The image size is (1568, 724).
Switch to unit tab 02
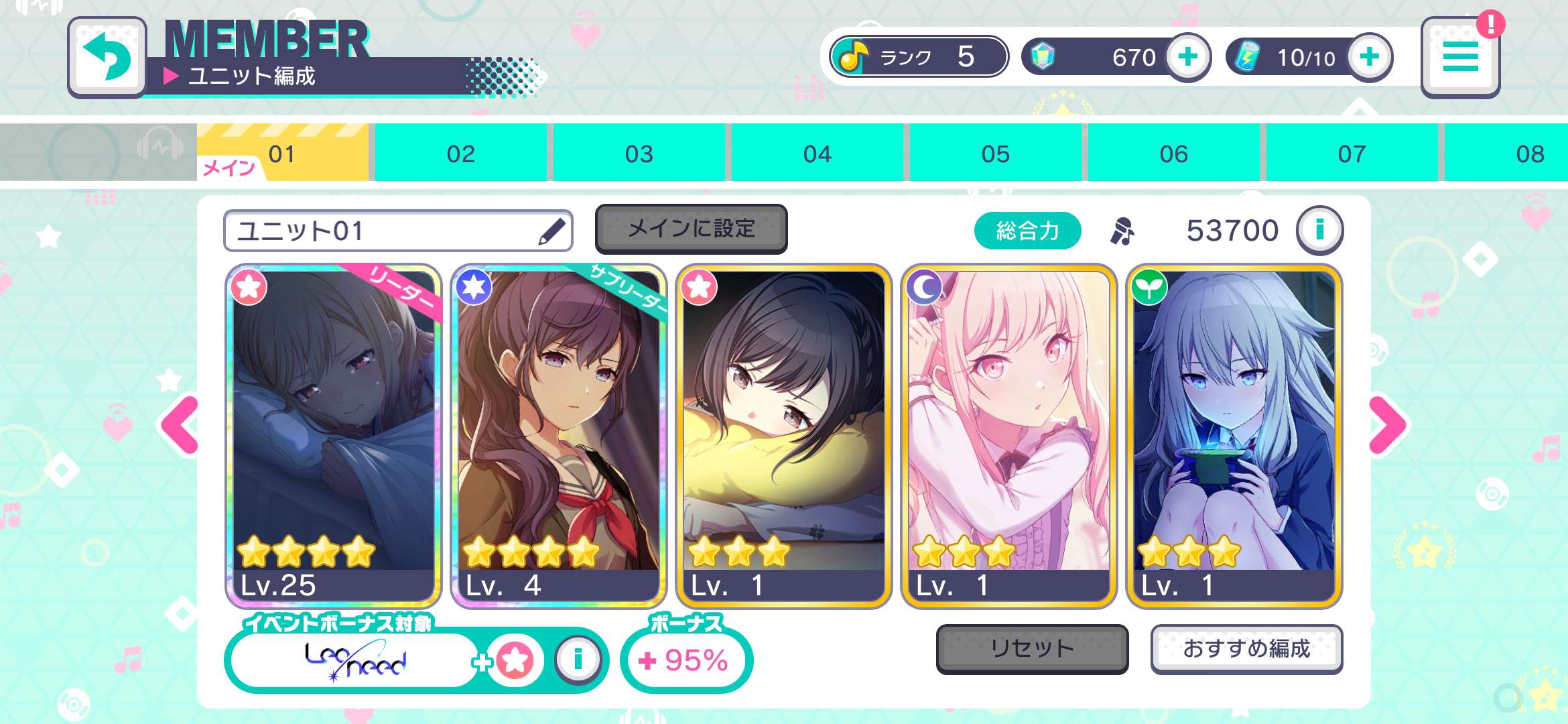460,153
